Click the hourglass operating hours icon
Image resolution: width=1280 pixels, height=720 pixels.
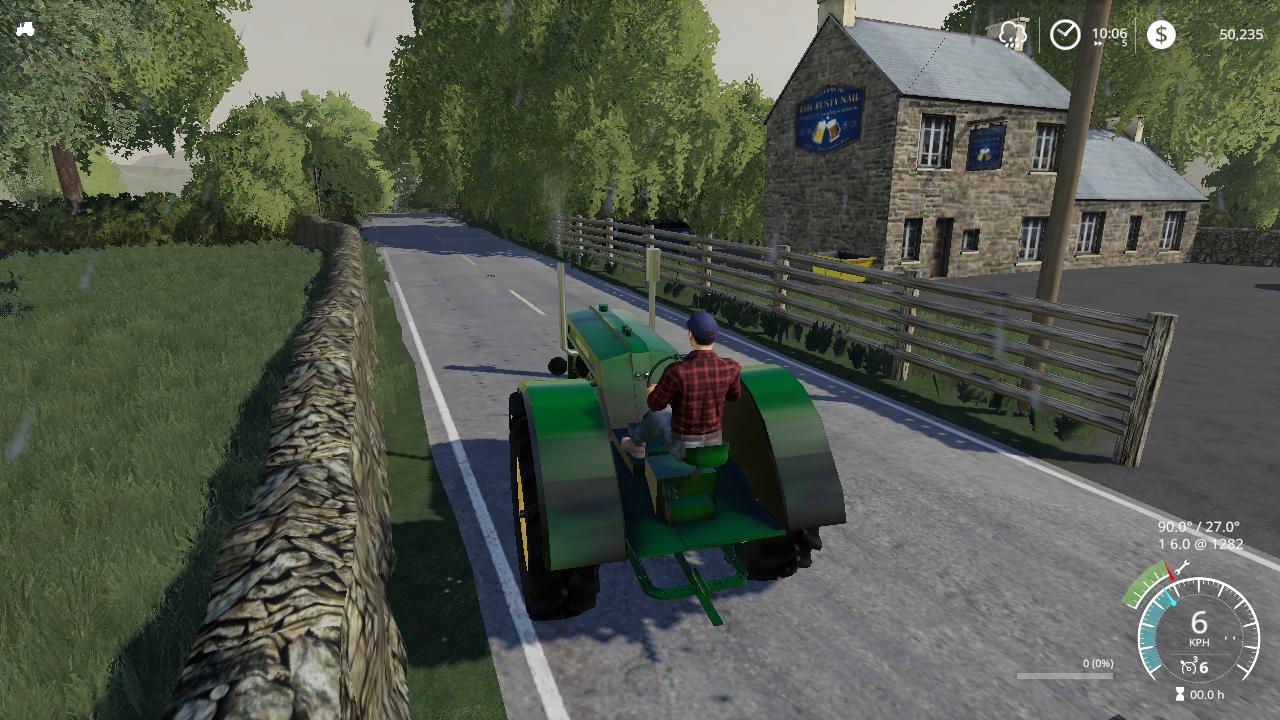[1180, 694]
